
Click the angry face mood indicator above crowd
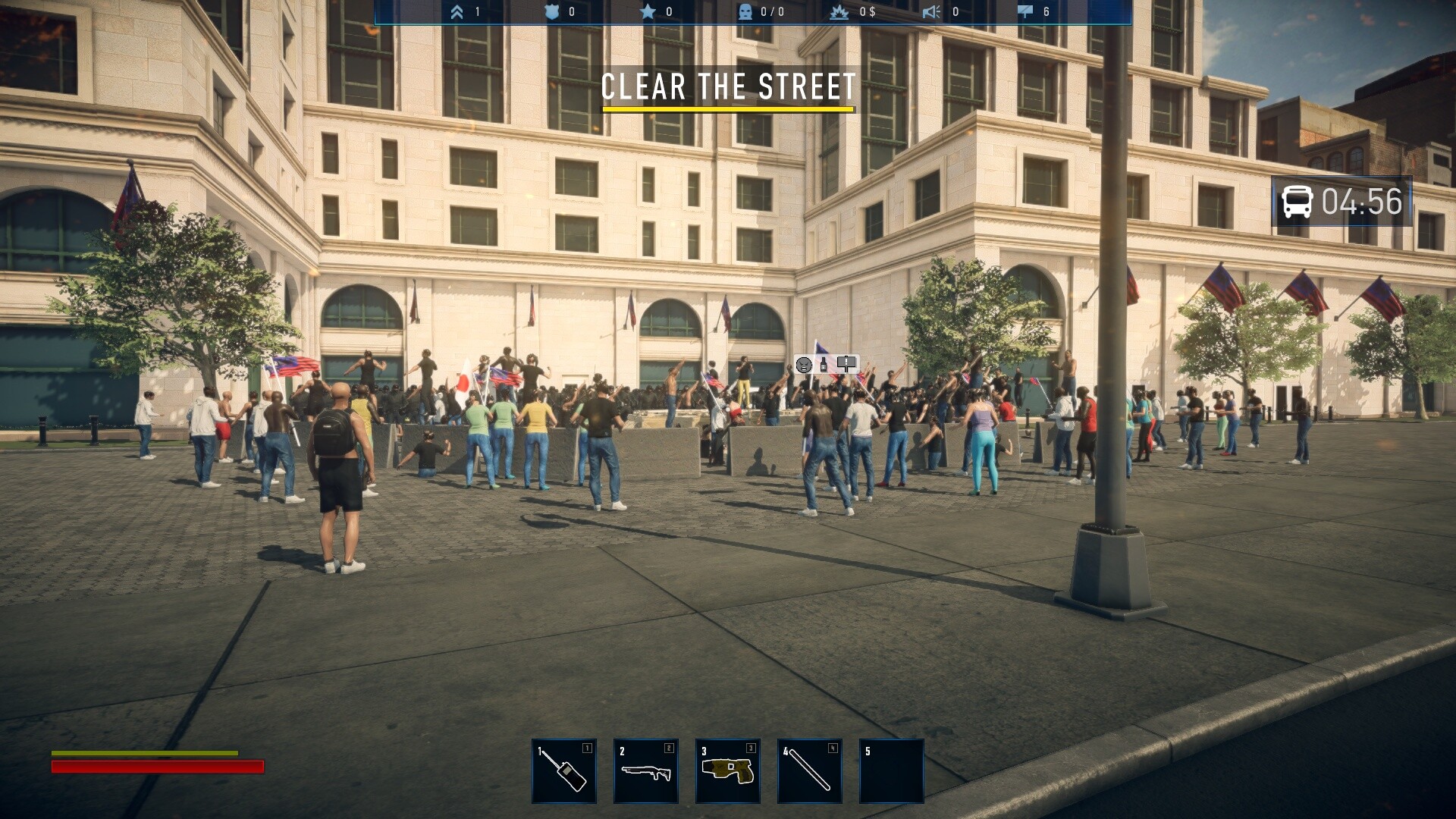(x=804, y=366)
